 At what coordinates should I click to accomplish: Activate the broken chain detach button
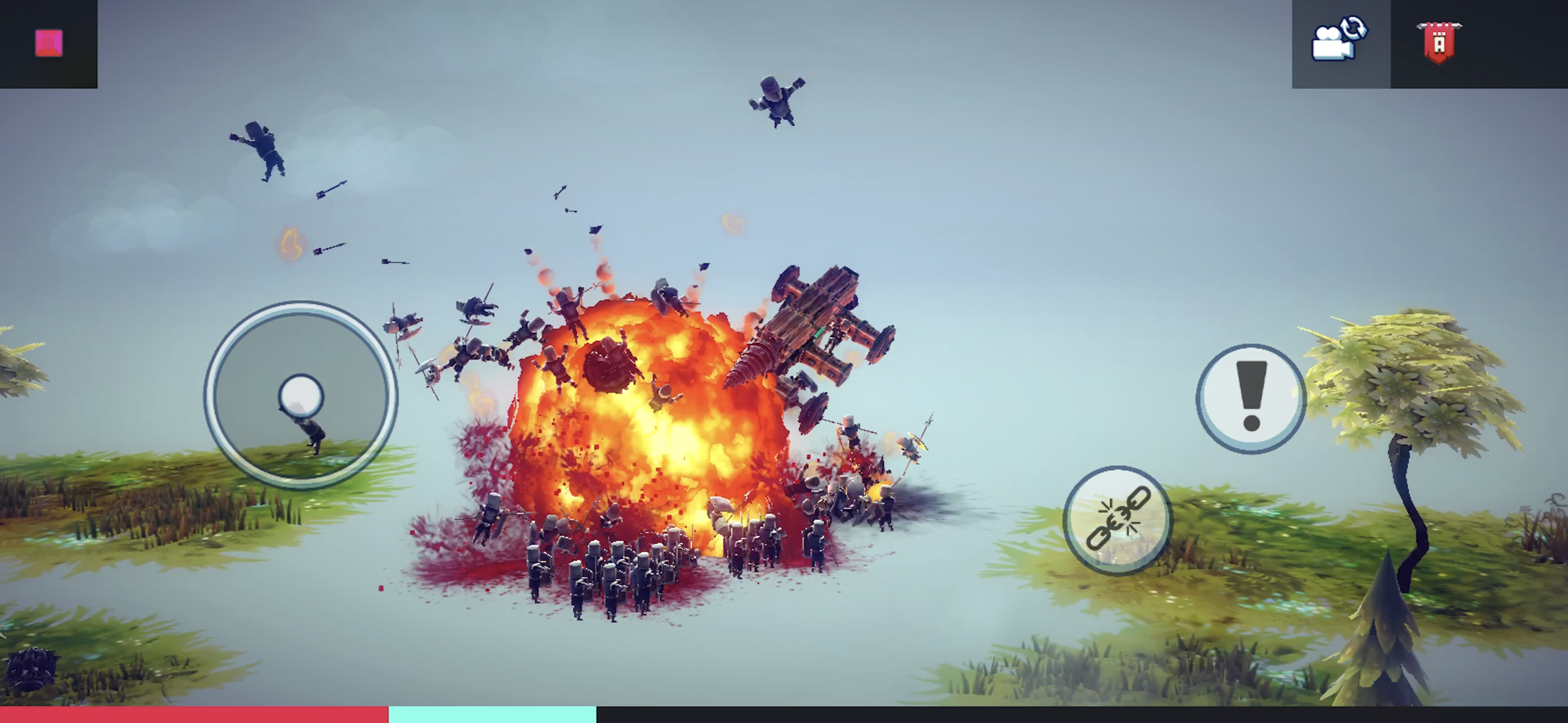click(x=1118, y=520)
